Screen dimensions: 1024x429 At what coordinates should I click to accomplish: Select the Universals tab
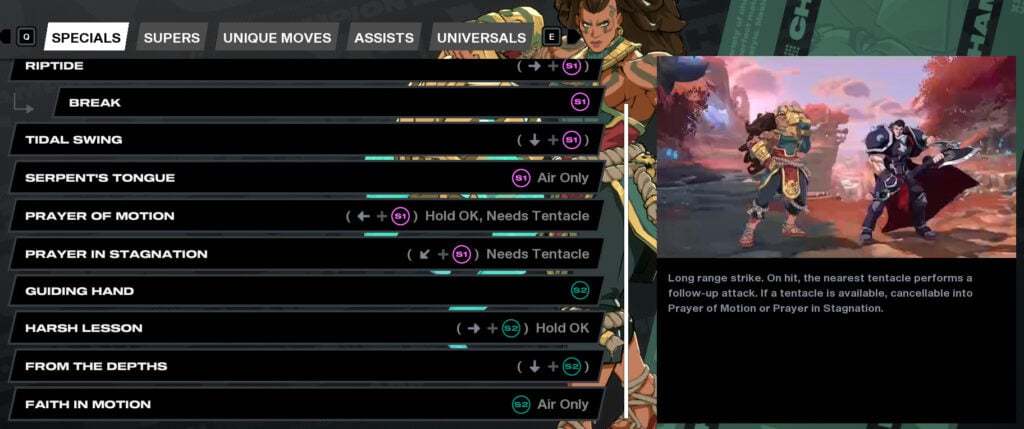(481, 38)
